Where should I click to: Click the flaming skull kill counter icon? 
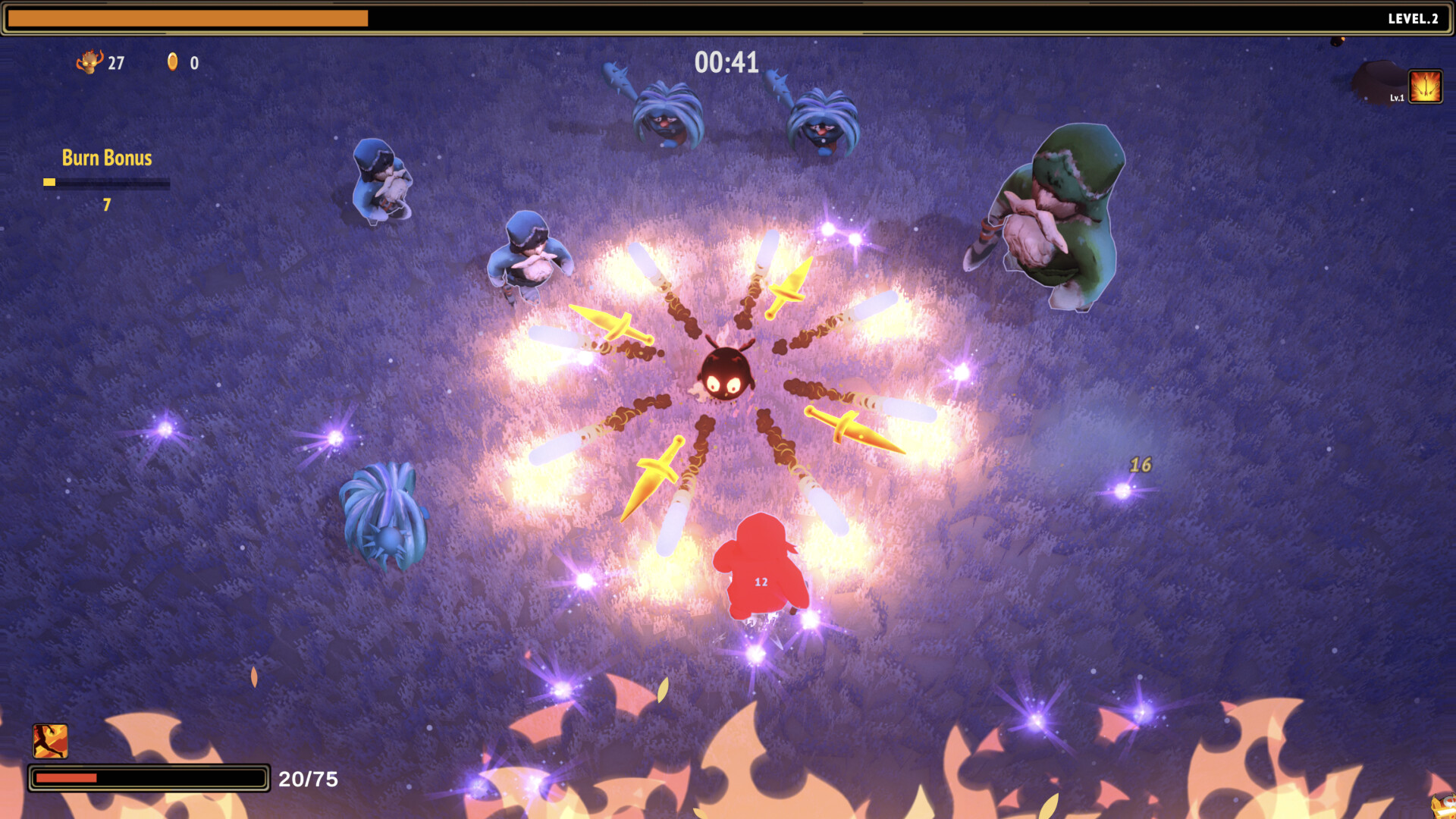point(88,63)
